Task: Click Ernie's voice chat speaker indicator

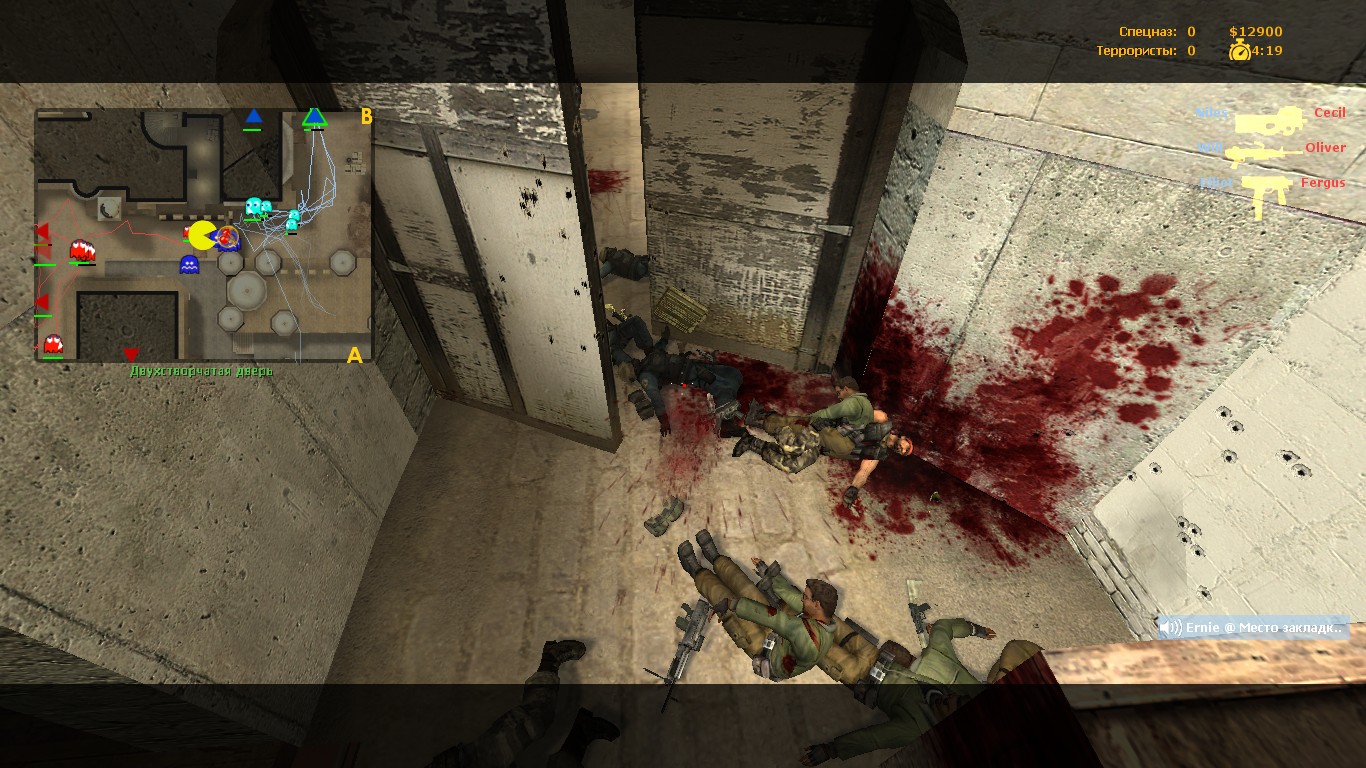Action: [x=1171, y=627]
